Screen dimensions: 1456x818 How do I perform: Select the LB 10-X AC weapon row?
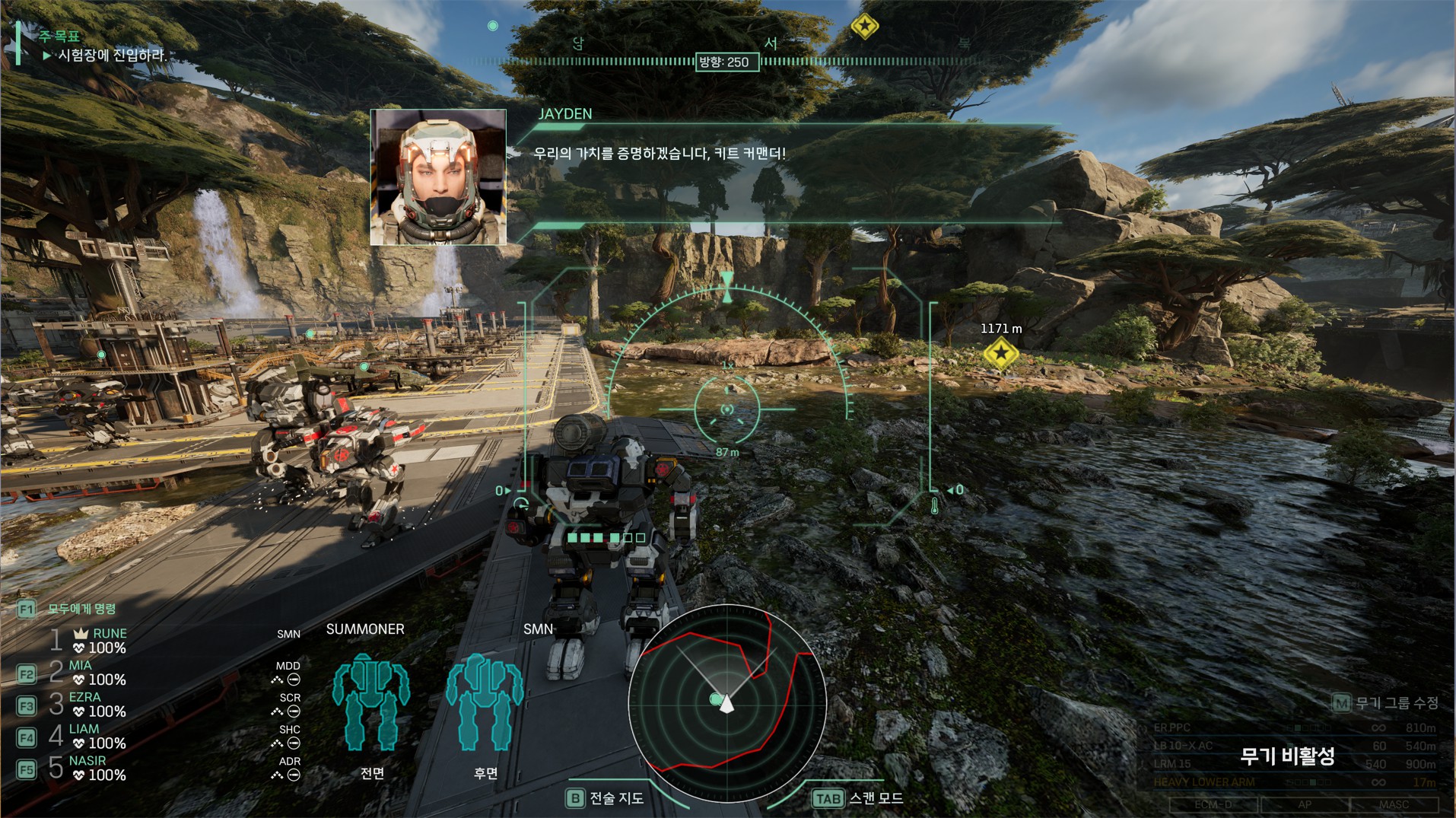[1293, 746]
